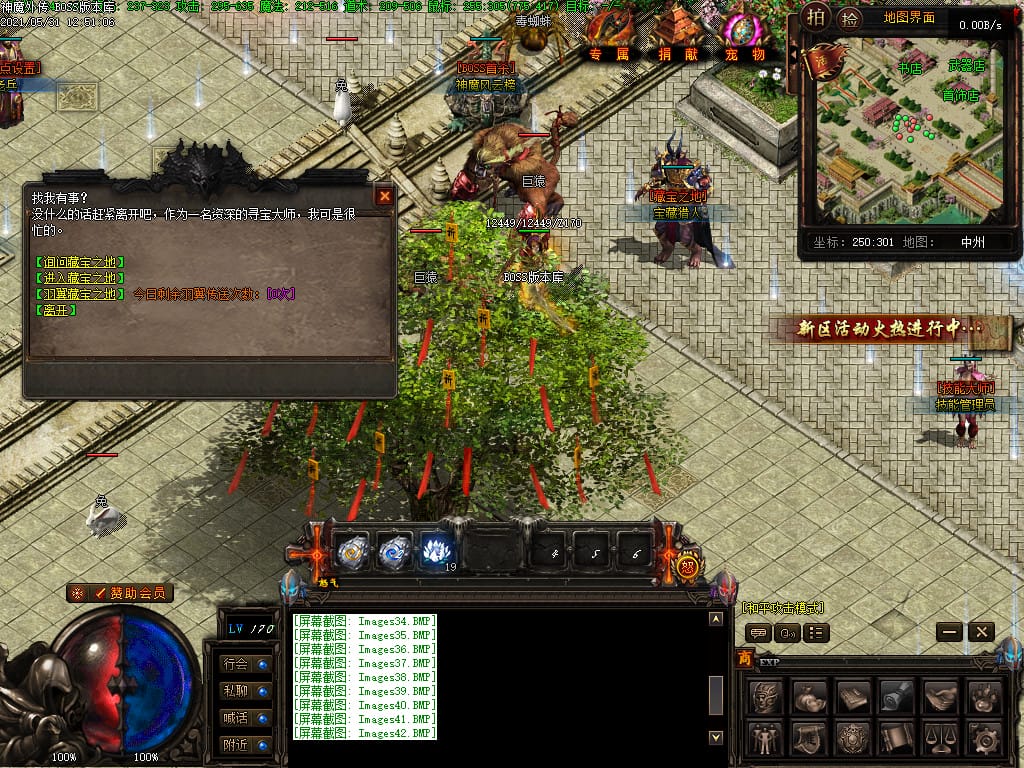The width and height of the screenshot is (1024, 768).
Task: Activate the blue lotus skill slot
Action: tap(434, 550)
